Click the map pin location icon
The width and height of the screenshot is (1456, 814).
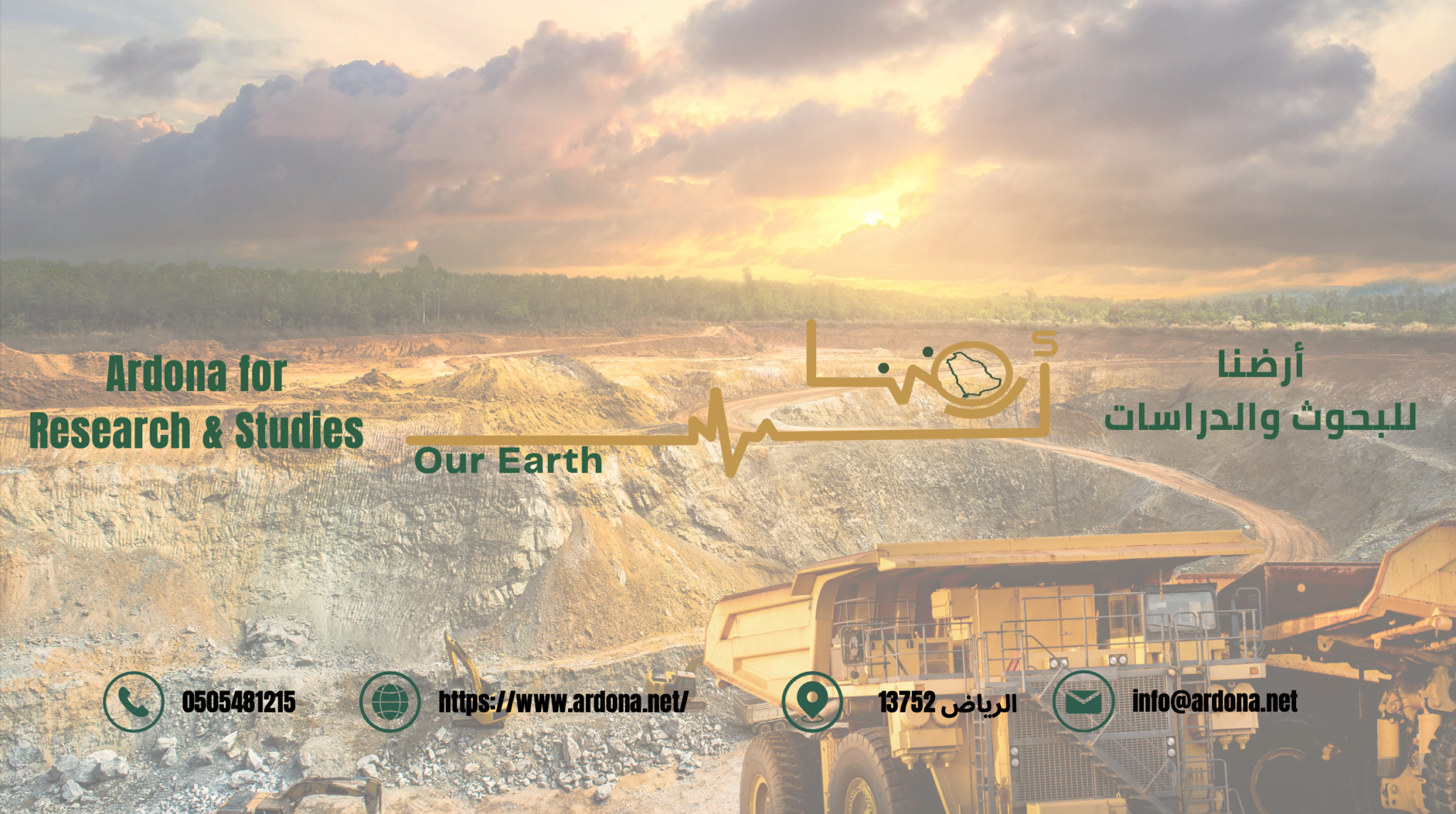point(812,701)
